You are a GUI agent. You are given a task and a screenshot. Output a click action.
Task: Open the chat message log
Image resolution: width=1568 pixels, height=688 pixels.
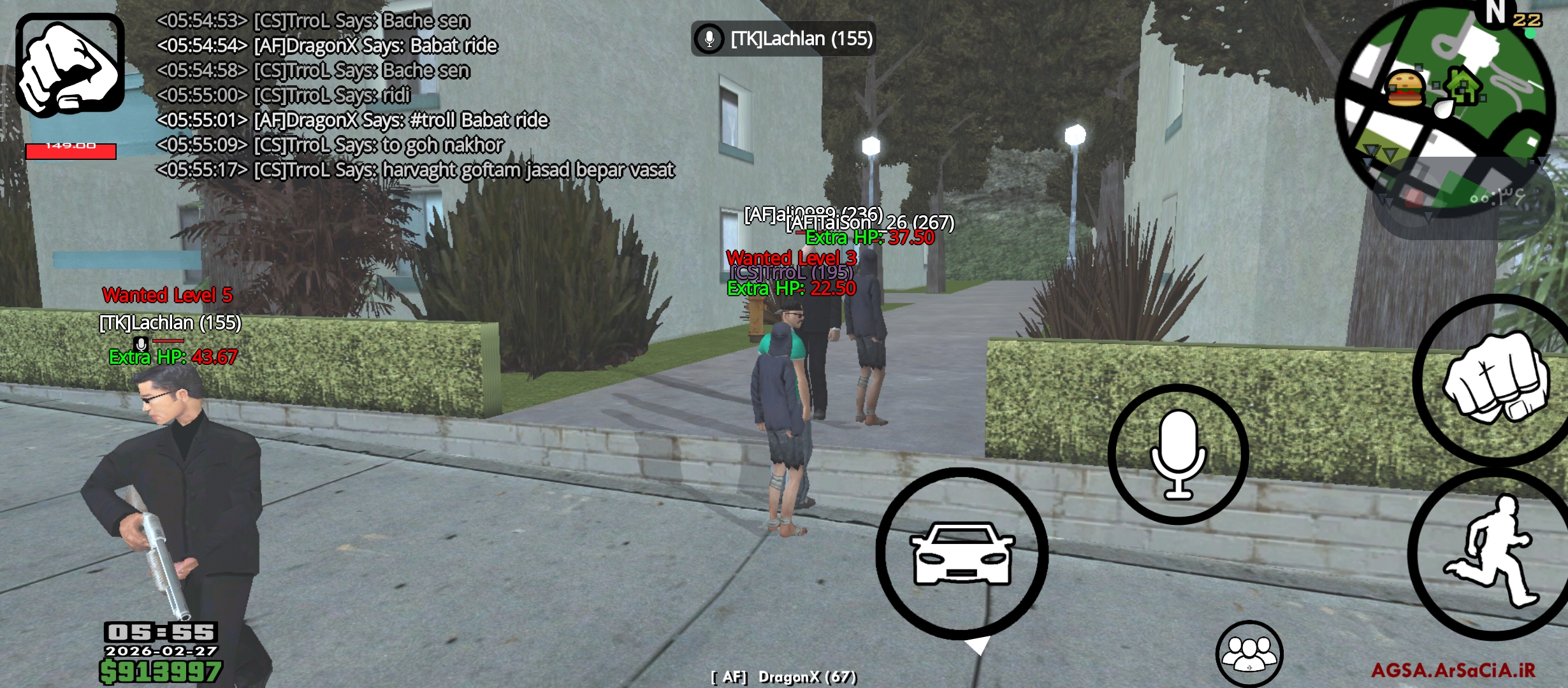tap(414, 96)
